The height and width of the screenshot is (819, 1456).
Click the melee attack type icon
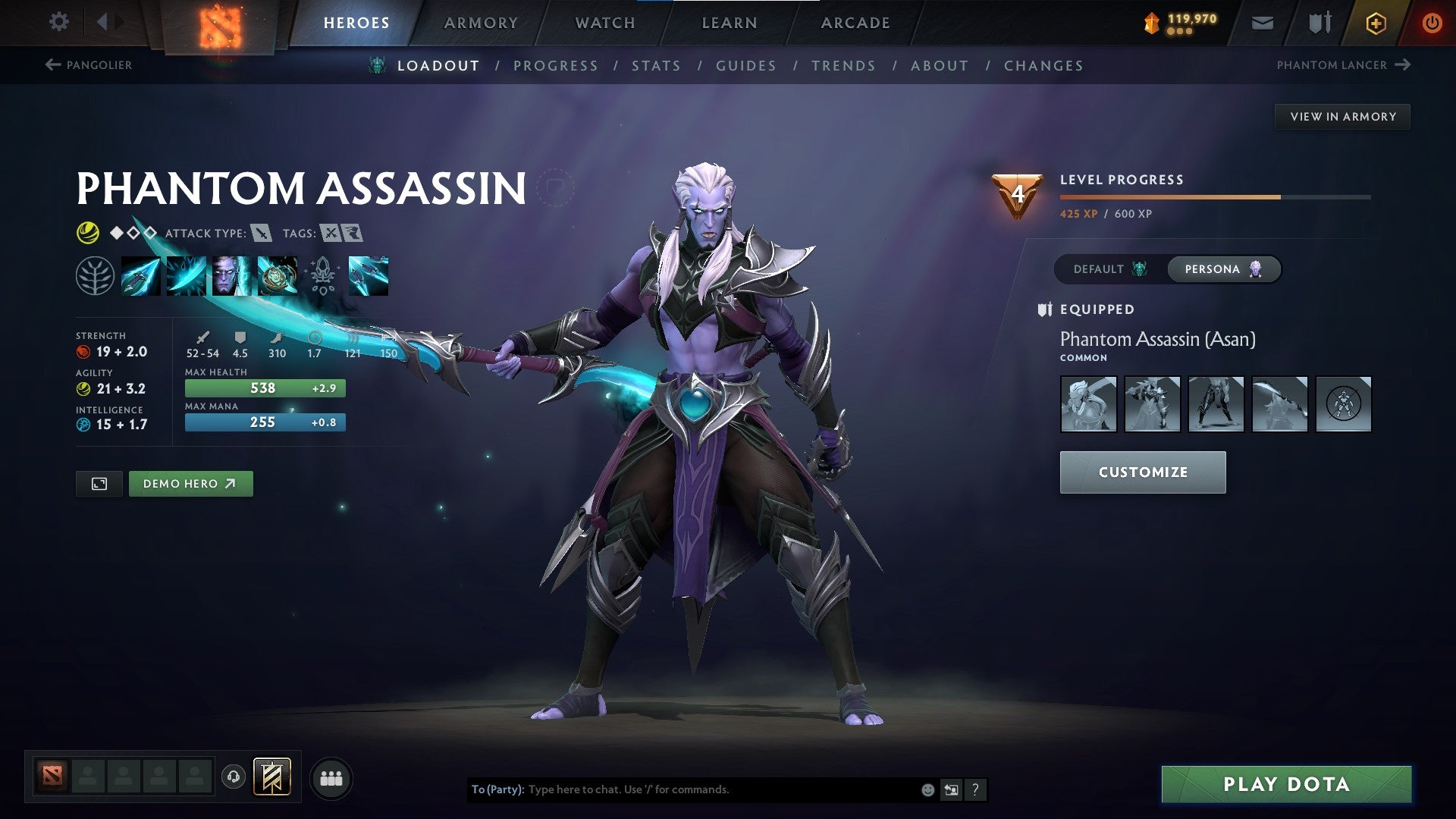262,234
